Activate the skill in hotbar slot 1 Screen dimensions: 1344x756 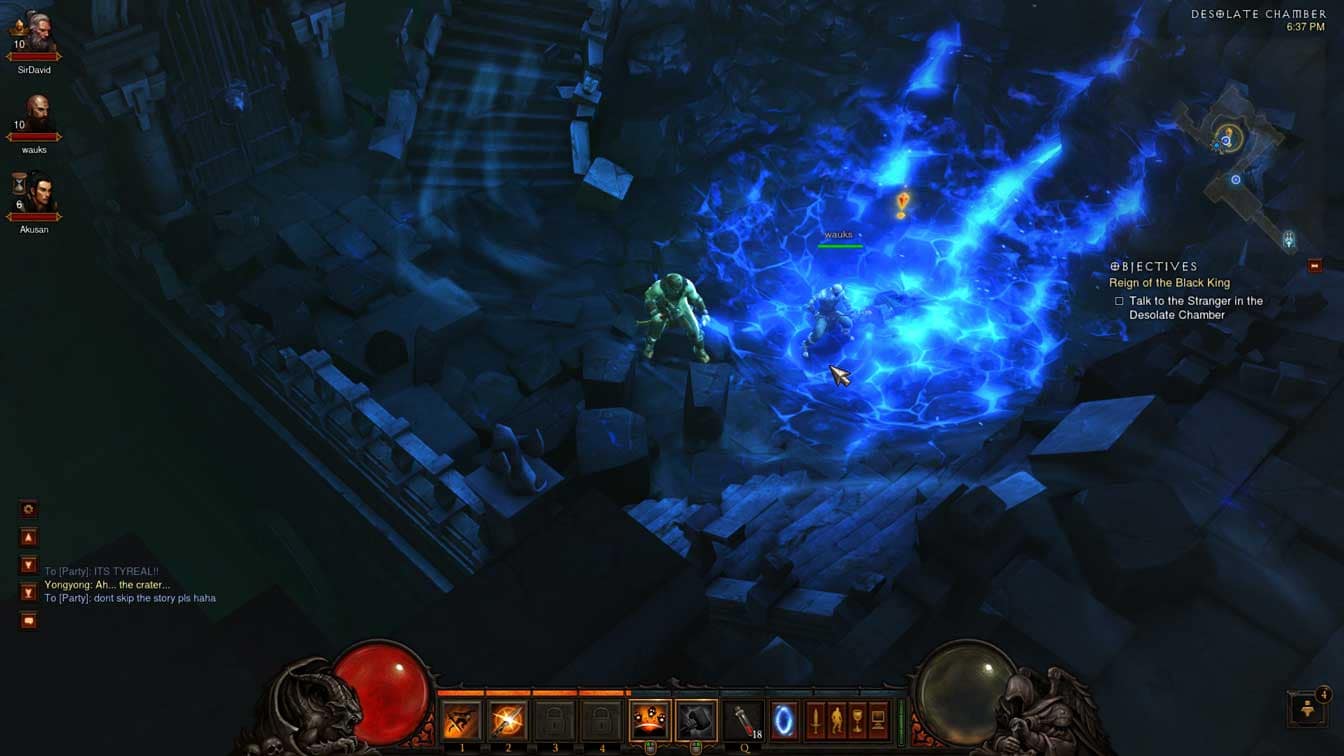462,720
